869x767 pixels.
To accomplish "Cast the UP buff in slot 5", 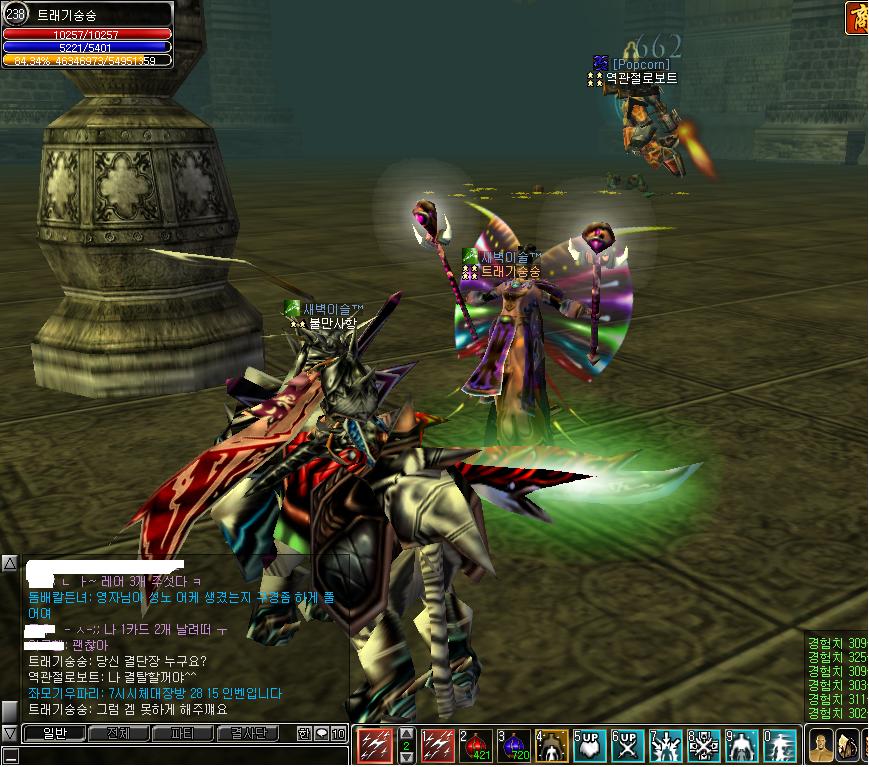I will pyautogui.click(x=590, y=746).
